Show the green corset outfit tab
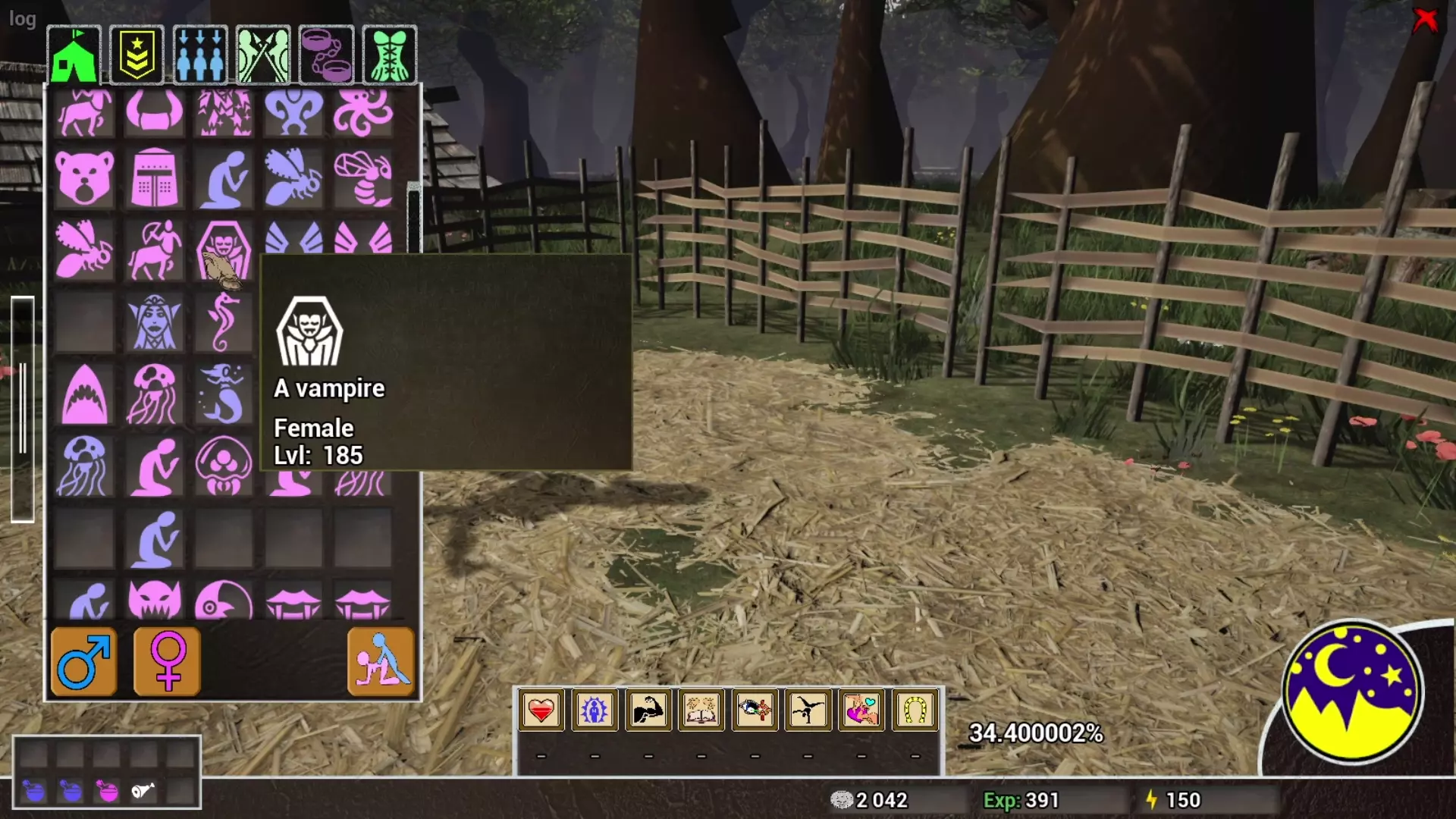1456x819 pixels. click(390, 55)
